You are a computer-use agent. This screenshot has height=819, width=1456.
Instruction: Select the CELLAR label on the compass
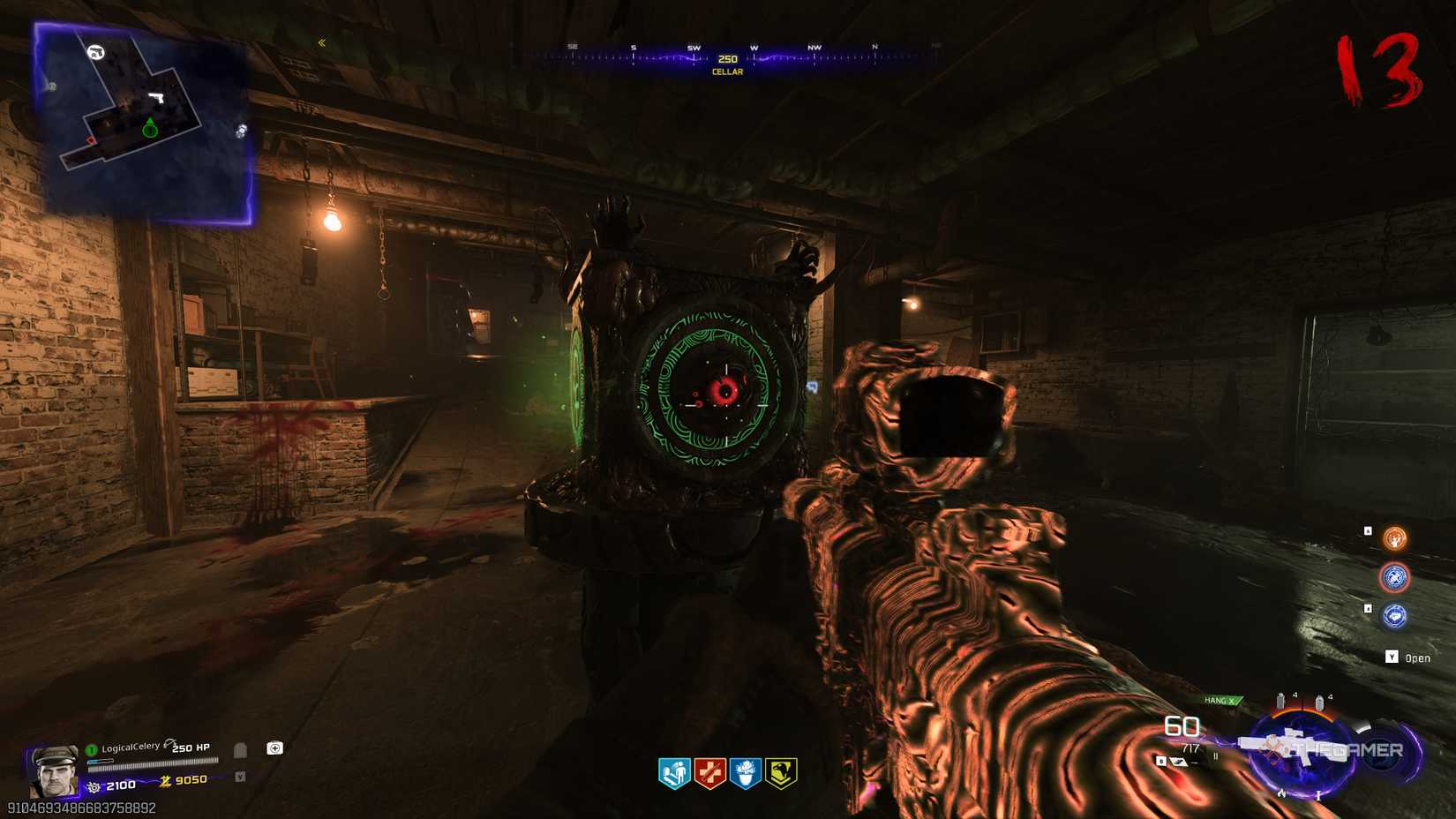pyautogui.click(x=728, y=71)
